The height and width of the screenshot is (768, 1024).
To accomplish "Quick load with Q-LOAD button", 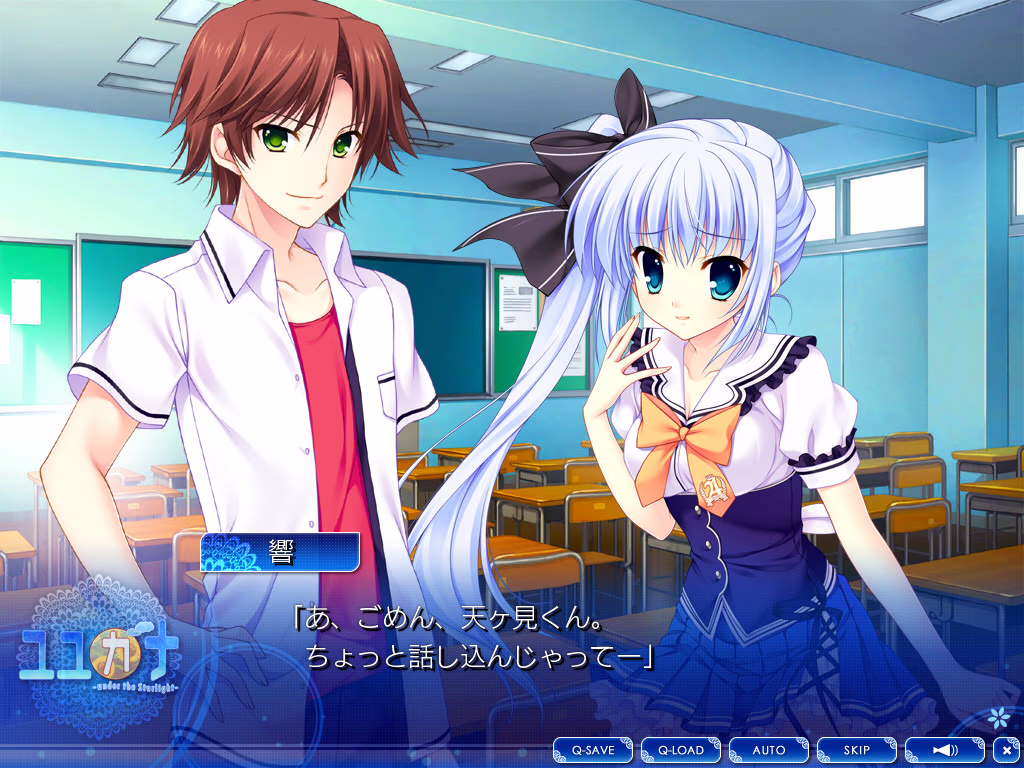I will click(x=681, y=749).
